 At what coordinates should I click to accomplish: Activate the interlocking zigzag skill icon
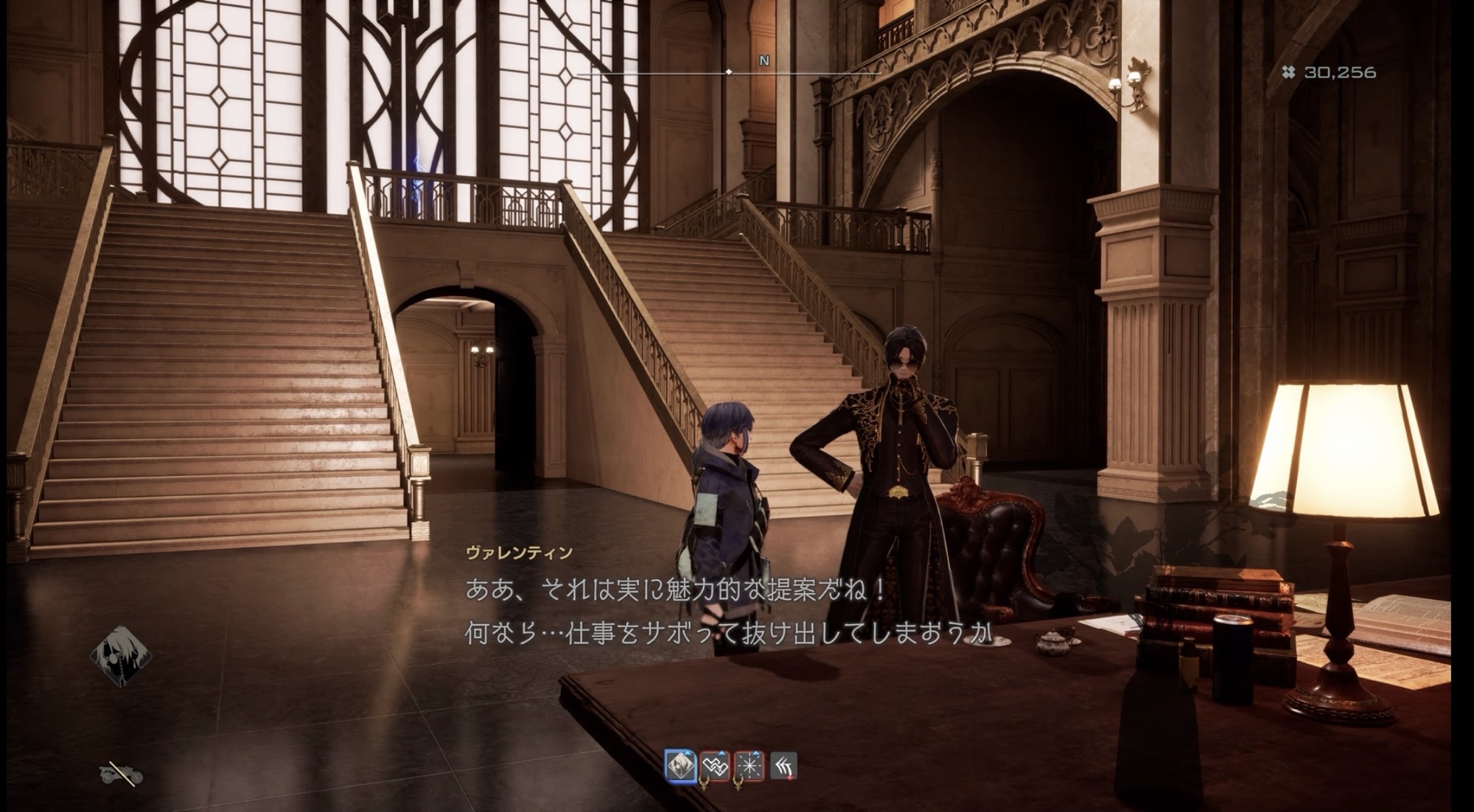click(x=715, y=766)
